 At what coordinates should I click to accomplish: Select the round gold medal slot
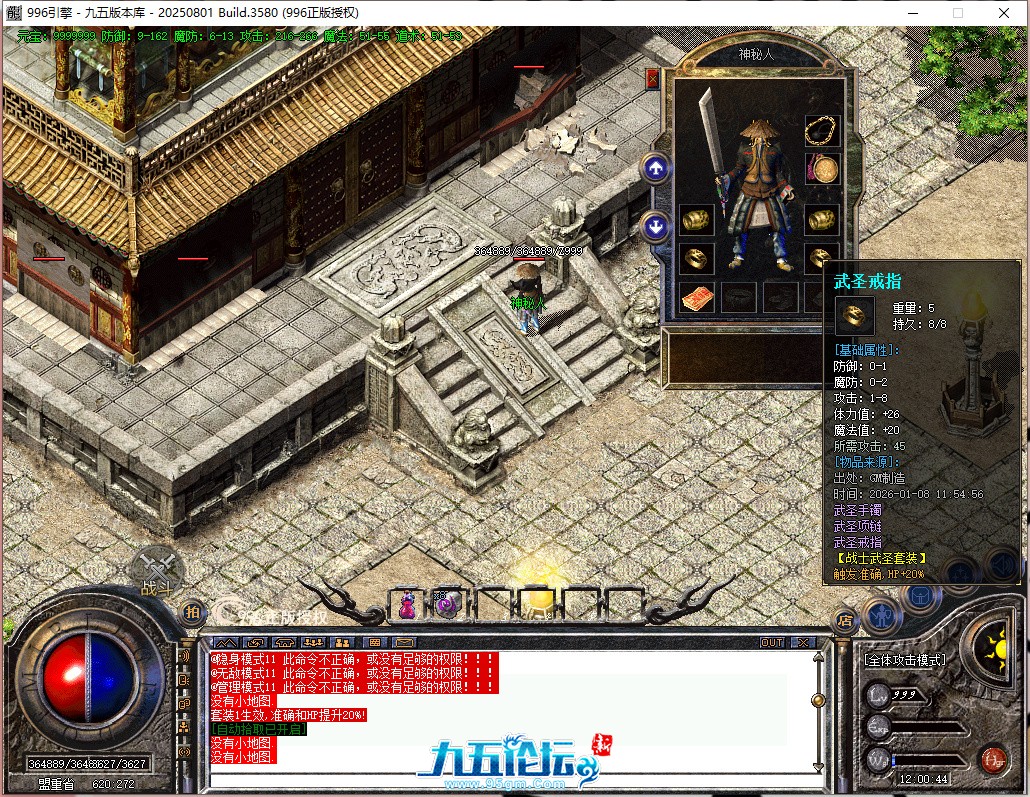[x=822, y=169]
